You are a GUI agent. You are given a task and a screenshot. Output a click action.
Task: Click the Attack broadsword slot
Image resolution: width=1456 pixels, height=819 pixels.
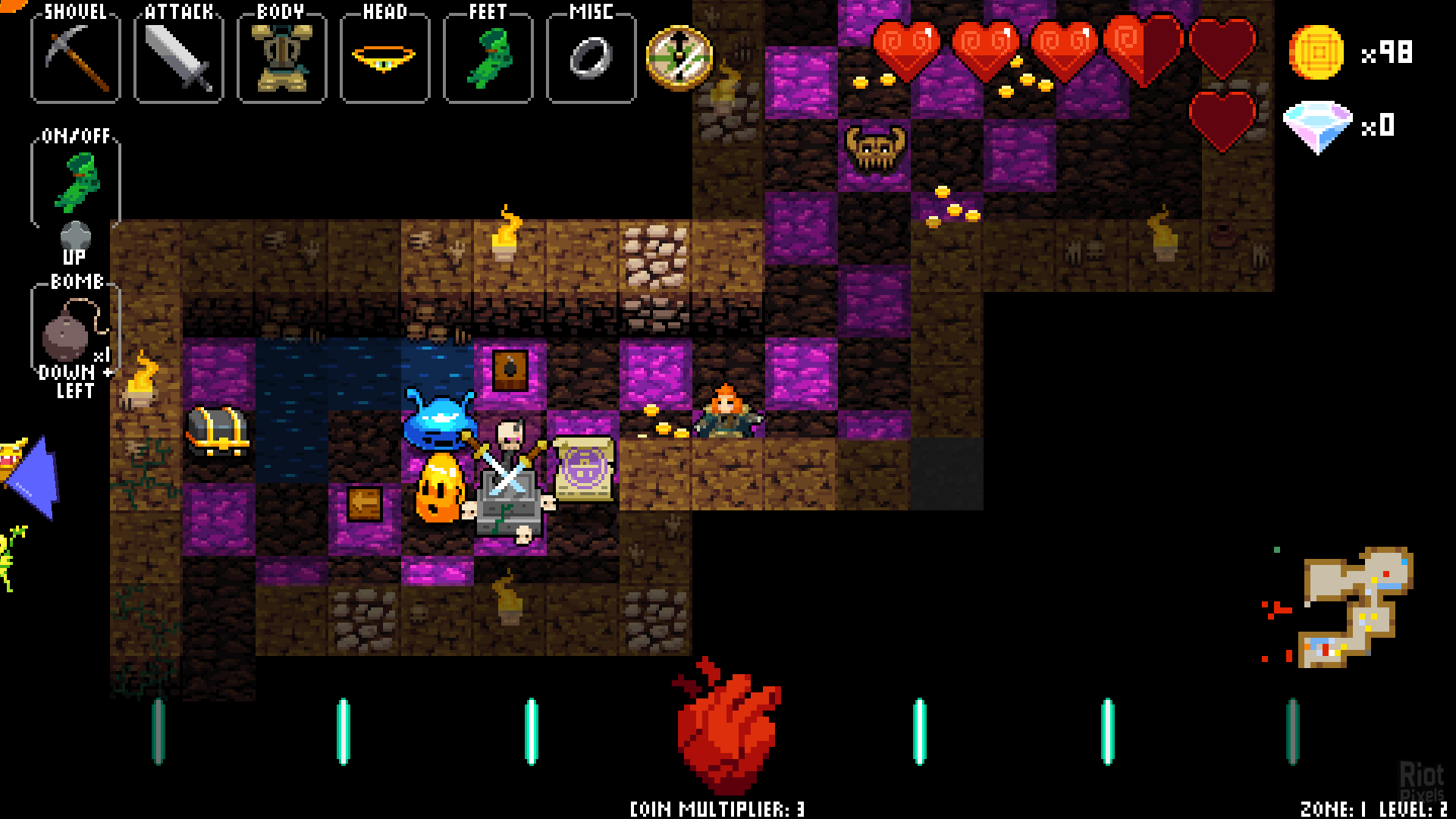pos(178,58)
